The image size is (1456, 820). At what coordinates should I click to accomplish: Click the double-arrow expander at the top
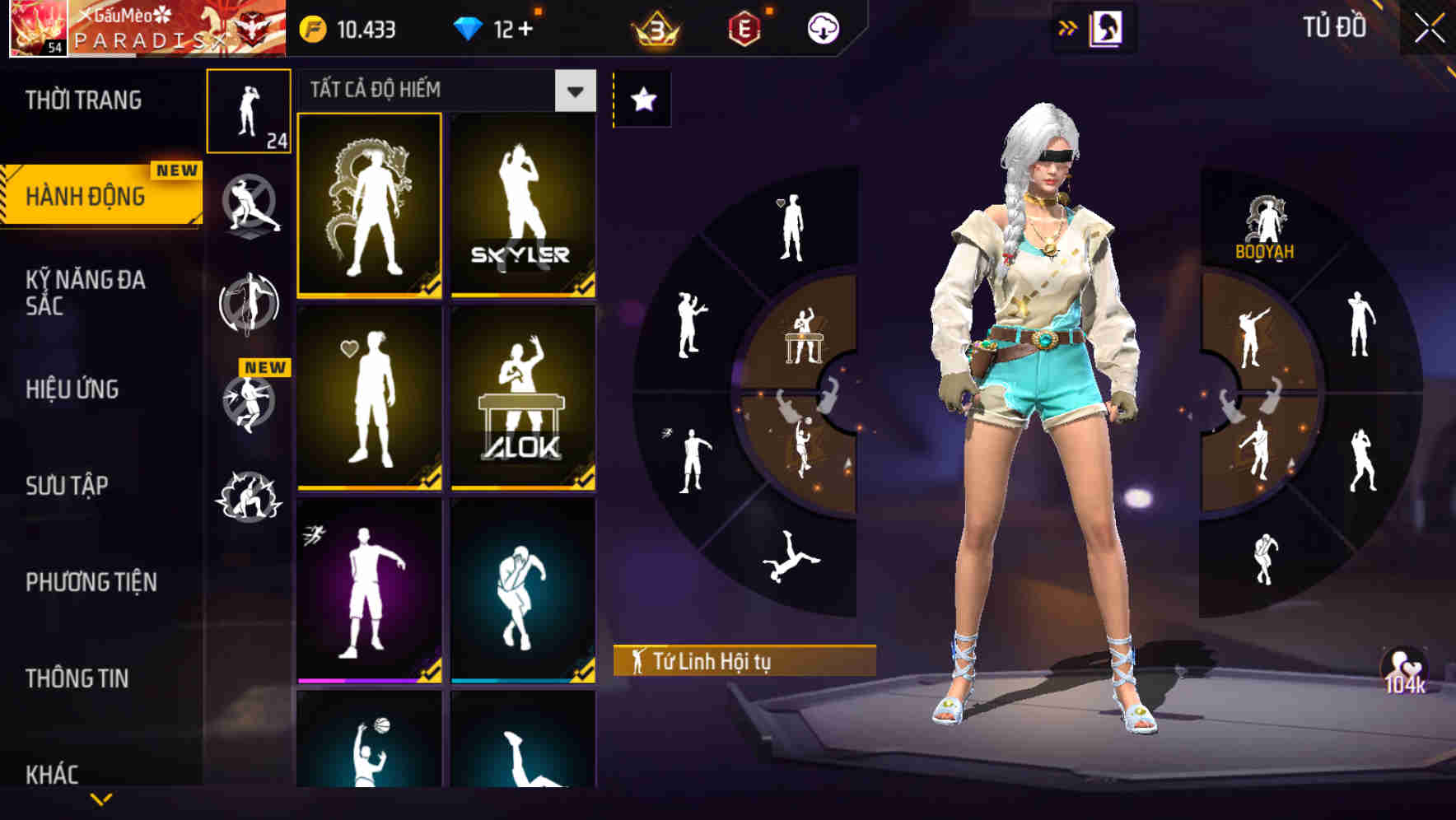point(1066,26)
